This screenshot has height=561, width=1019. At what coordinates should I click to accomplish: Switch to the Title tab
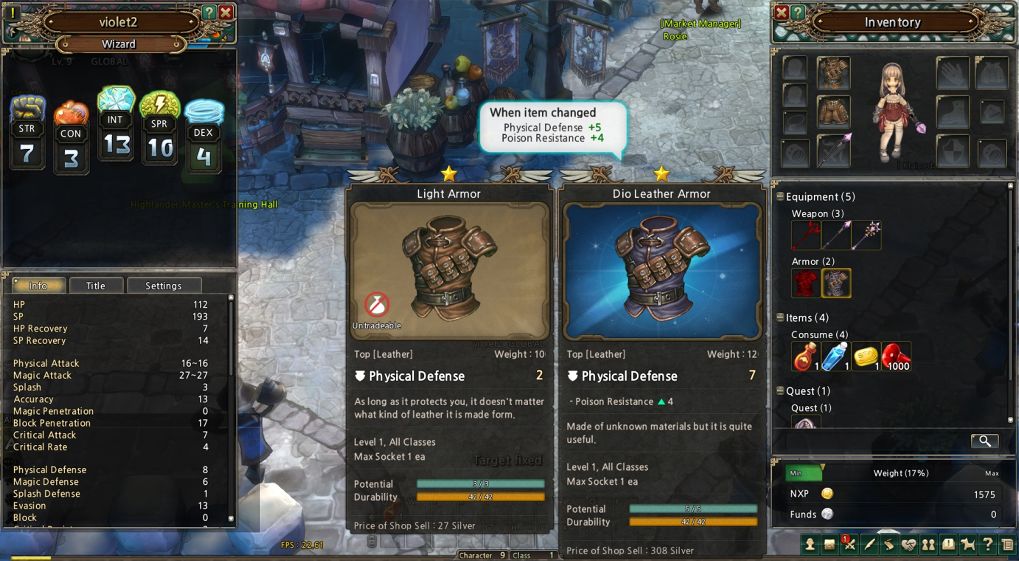coord(96,285)
